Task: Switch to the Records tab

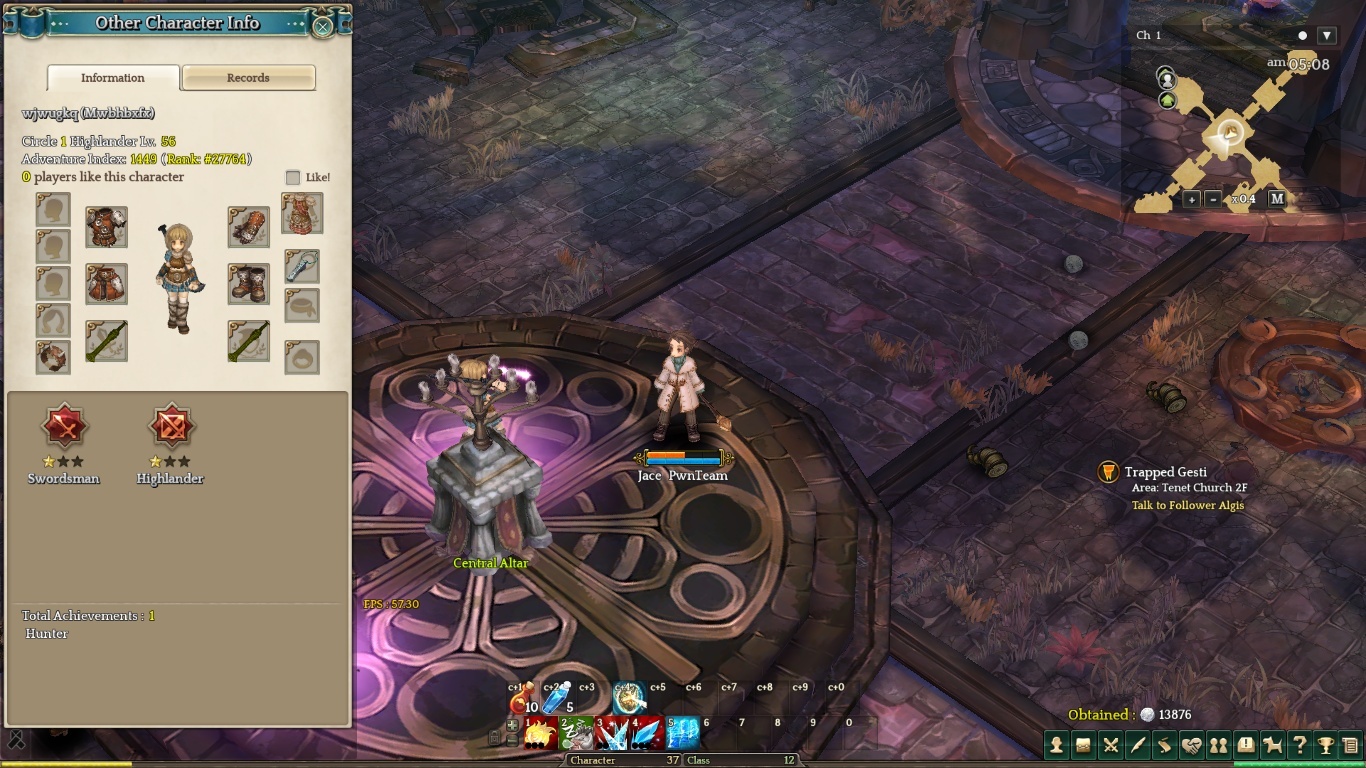Action: [248, 78]
